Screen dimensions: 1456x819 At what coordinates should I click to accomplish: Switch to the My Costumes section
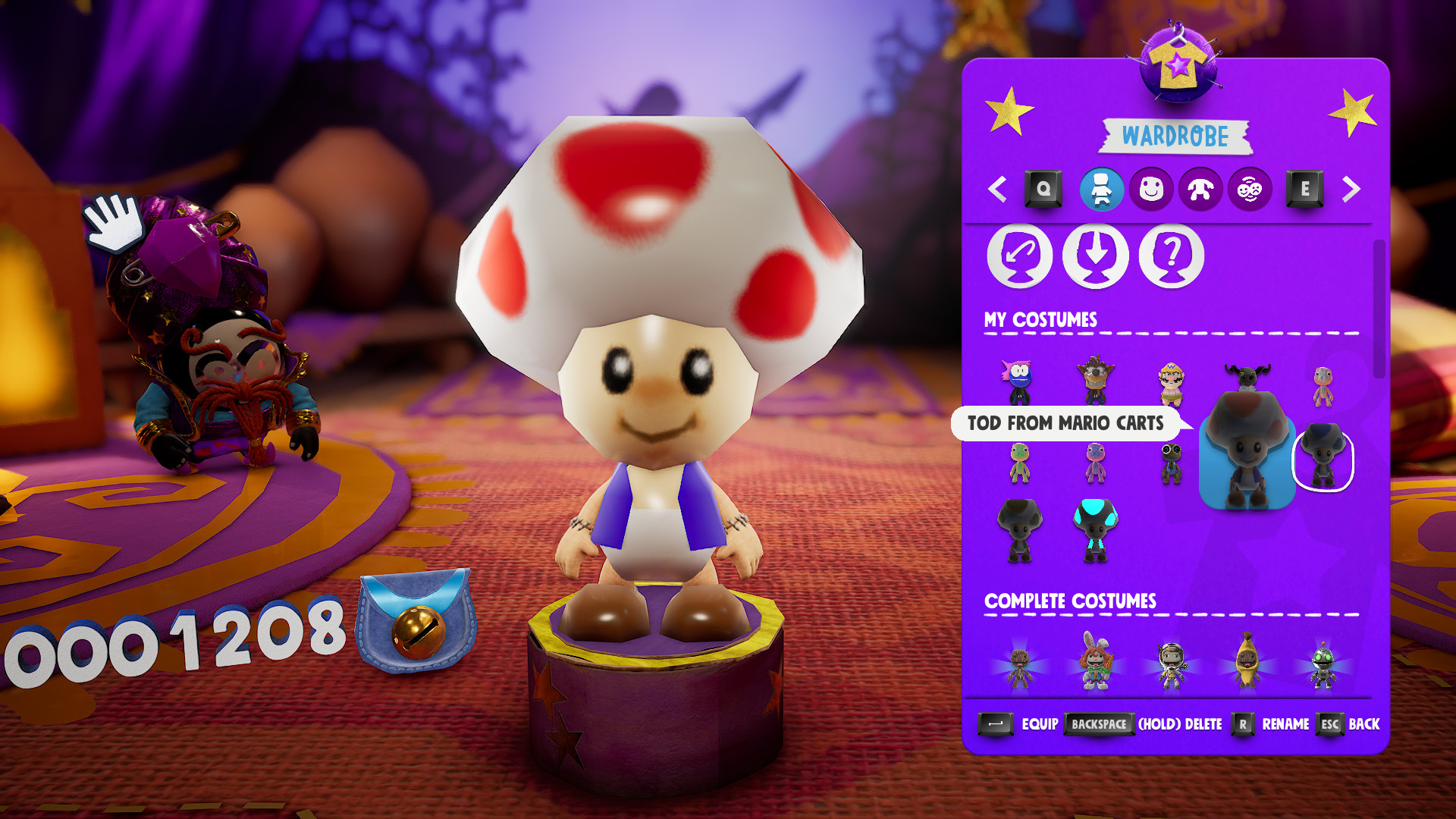[x=1039, y=320]
